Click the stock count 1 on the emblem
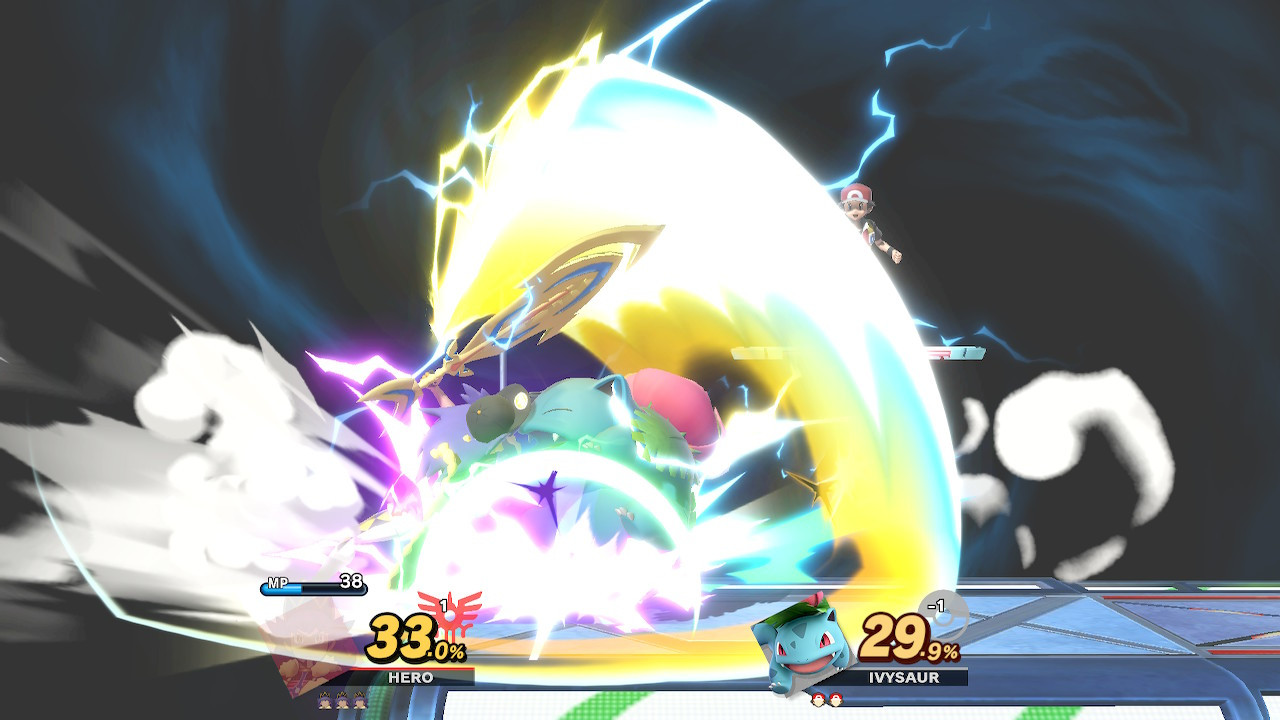1280x720 pixels. 444,604
